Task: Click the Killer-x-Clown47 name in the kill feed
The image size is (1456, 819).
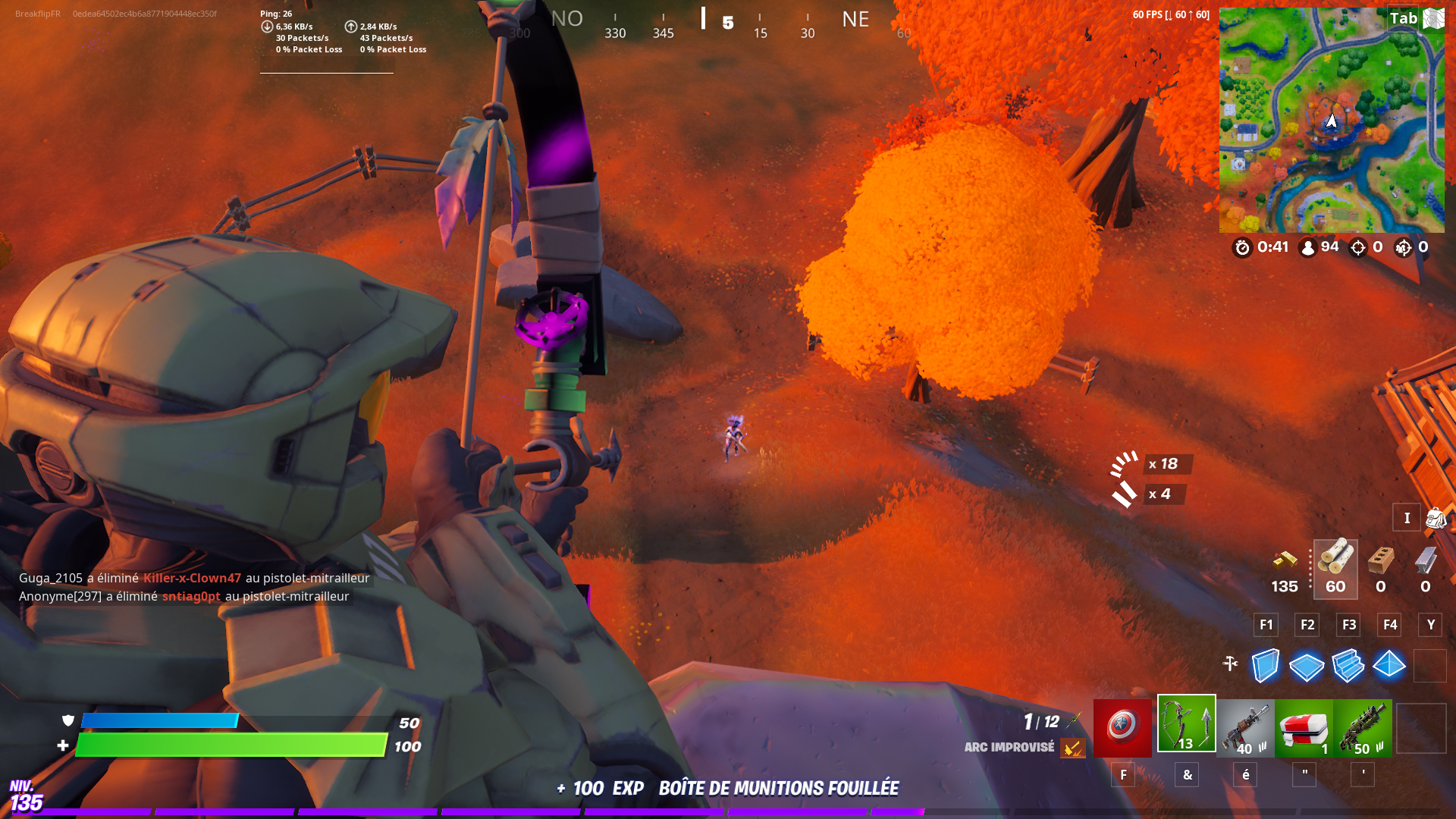Action: (192, 577)
